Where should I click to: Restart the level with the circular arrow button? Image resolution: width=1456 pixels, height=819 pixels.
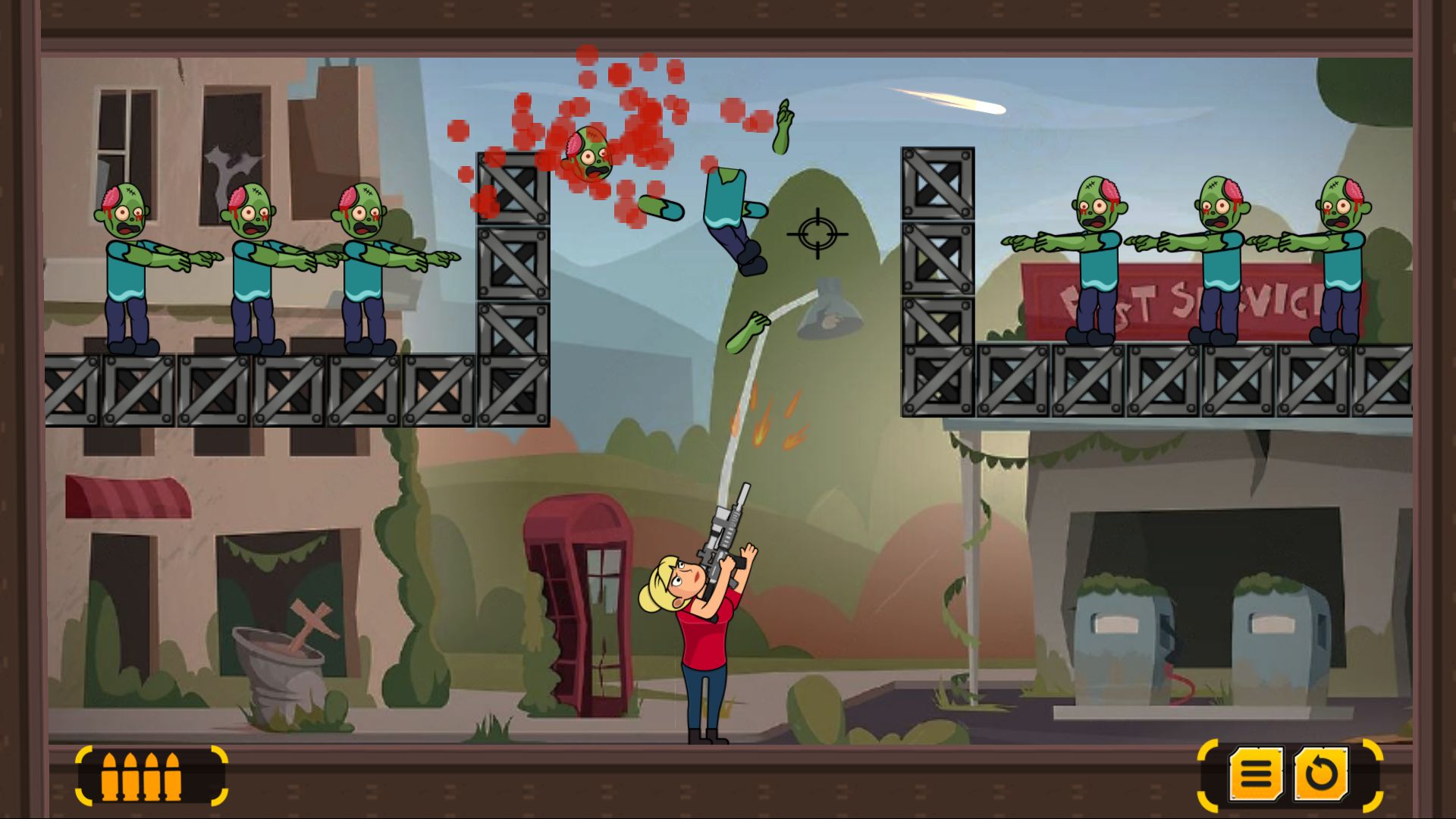(1321, 774)
